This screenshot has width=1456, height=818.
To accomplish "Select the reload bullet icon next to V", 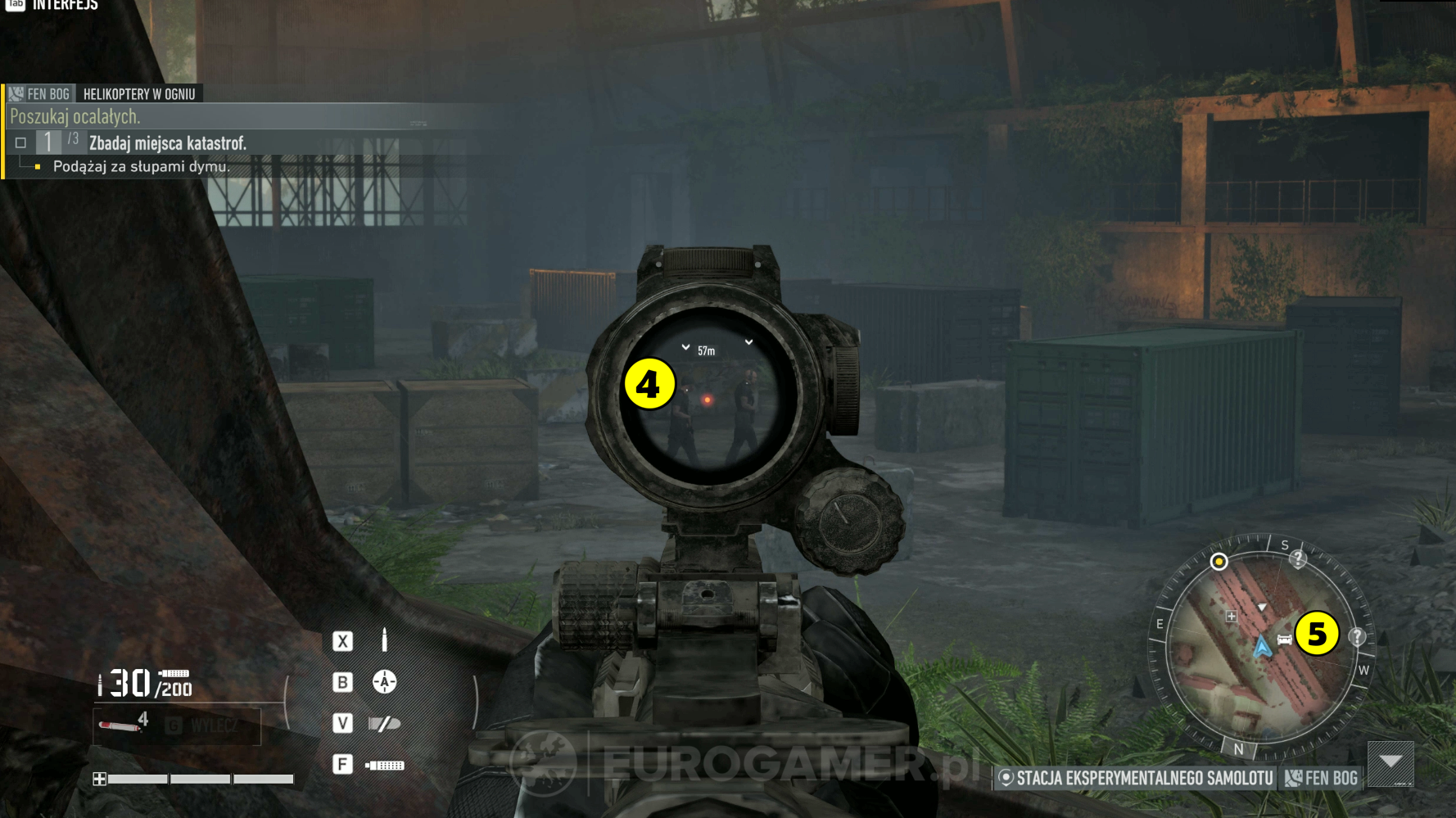I will (384, 723).
